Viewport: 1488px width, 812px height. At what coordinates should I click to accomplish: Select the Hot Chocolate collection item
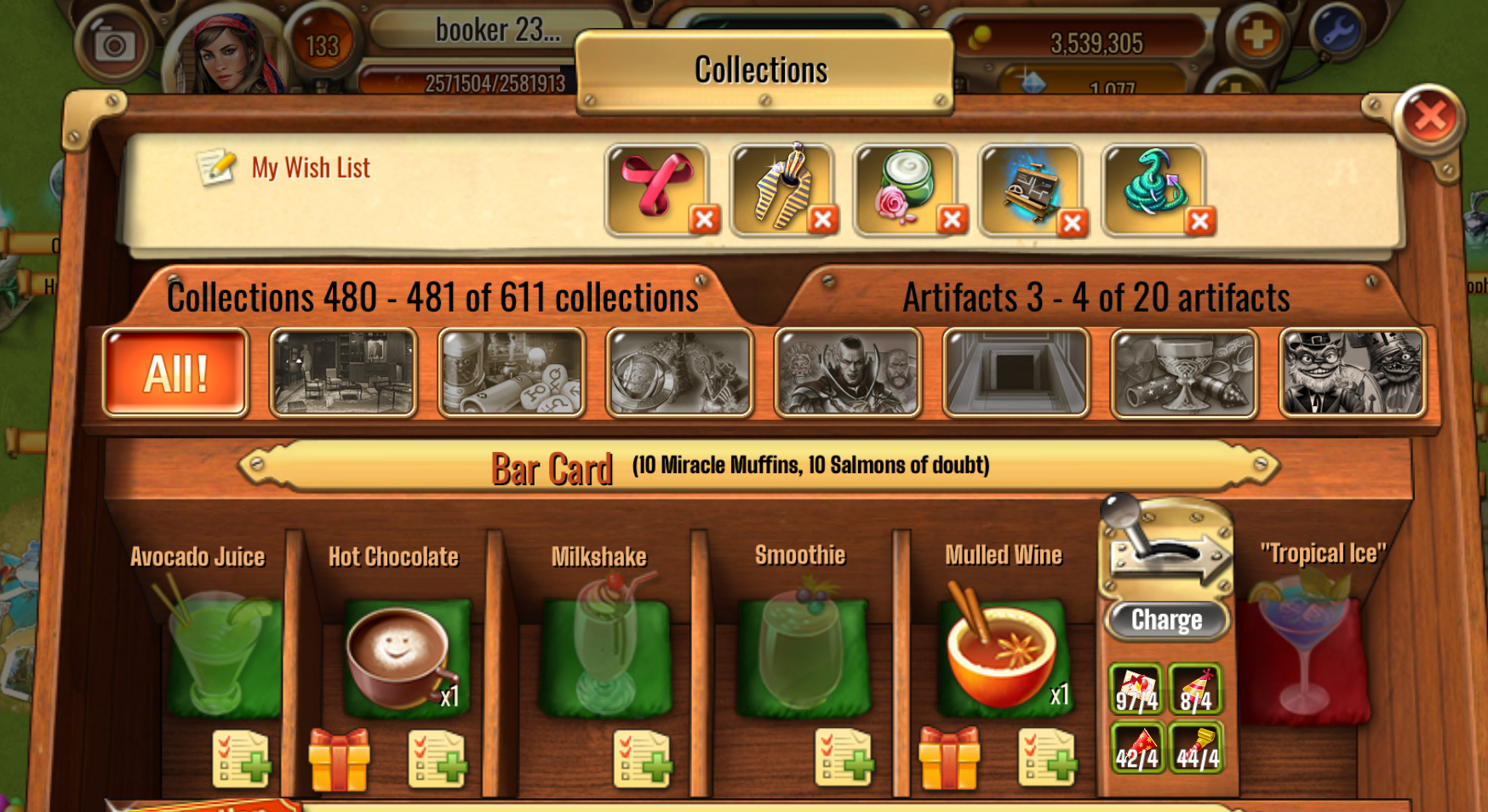tap(398, 656)
